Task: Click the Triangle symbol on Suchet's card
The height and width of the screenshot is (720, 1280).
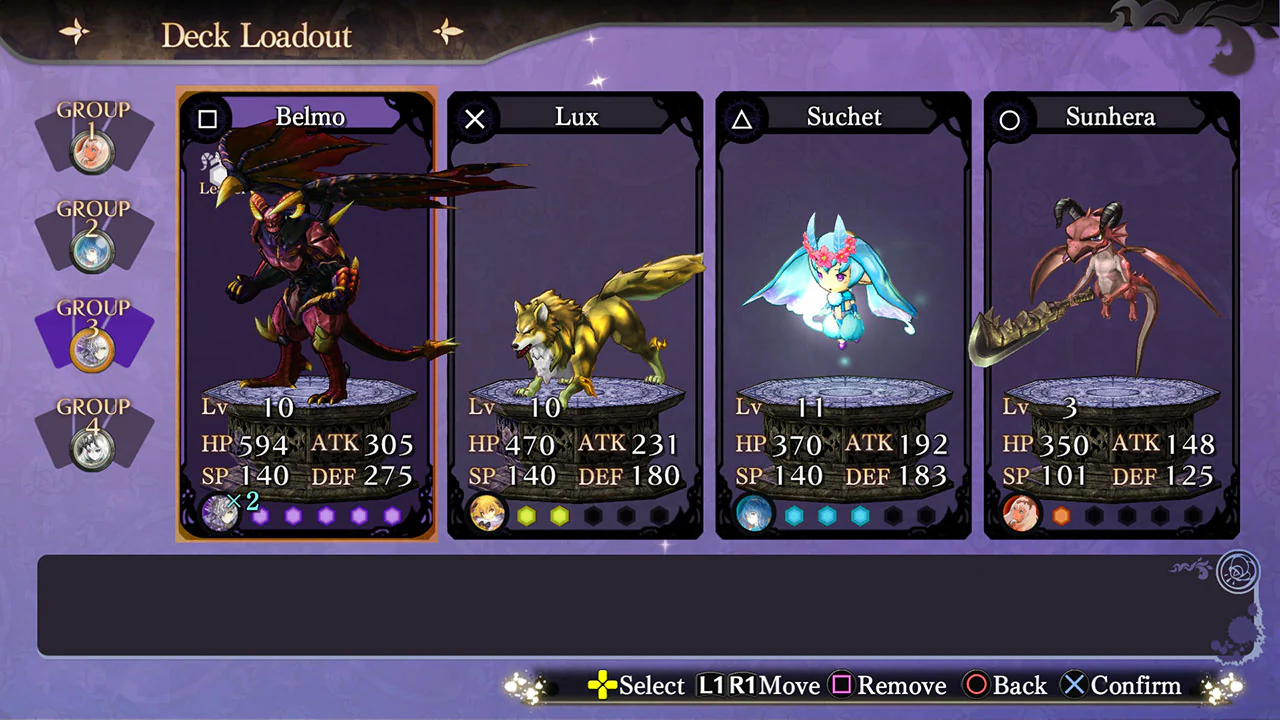Action: point(741,118)
